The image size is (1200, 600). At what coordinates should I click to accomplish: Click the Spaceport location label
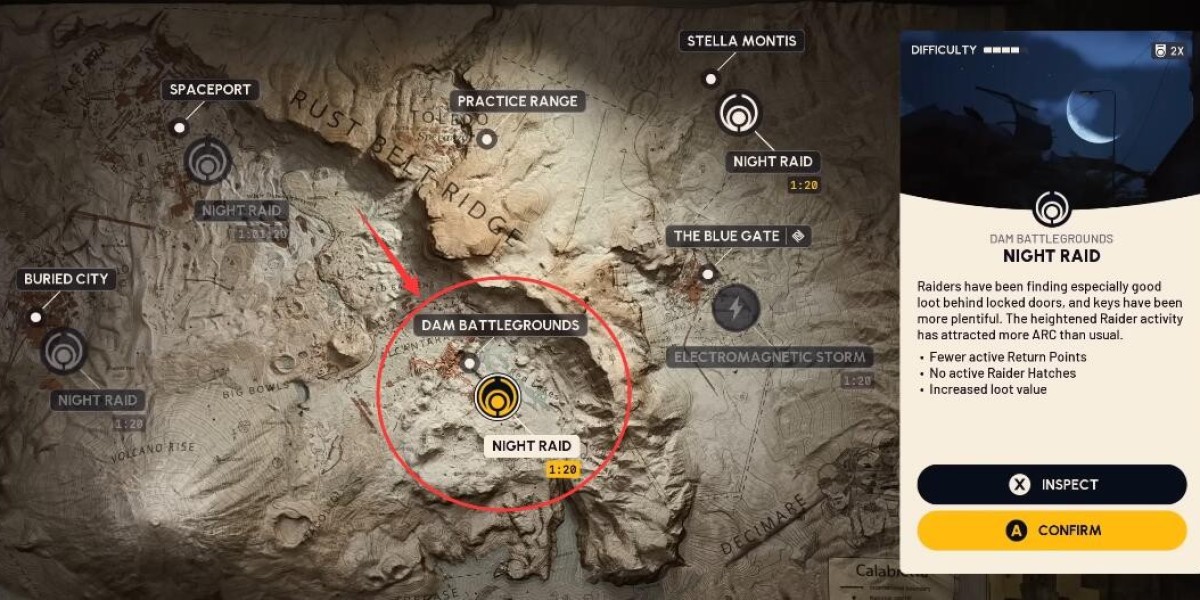[210, 90]
